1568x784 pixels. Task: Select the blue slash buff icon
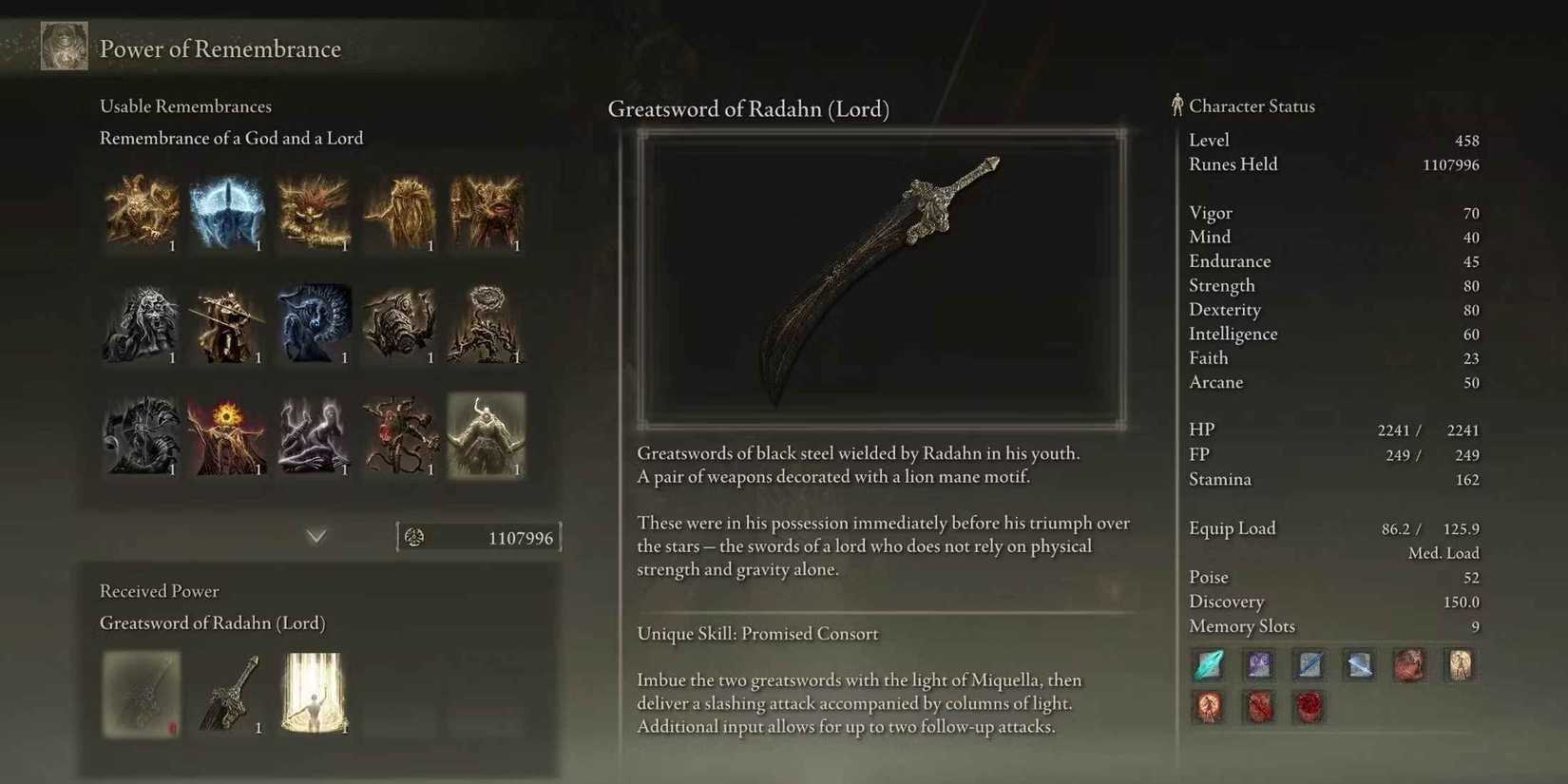pyautogui.click(x=1309, y=665)
